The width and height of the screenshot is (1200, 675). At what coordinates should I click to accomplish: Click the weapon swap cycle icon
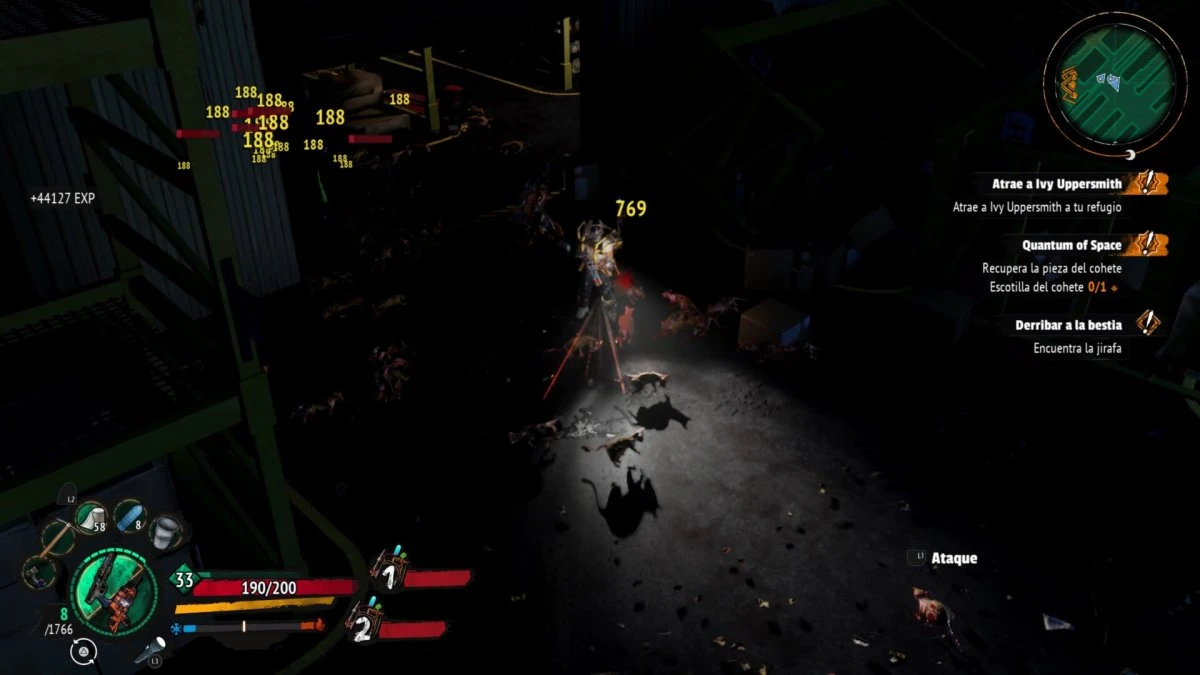(85, 653)
